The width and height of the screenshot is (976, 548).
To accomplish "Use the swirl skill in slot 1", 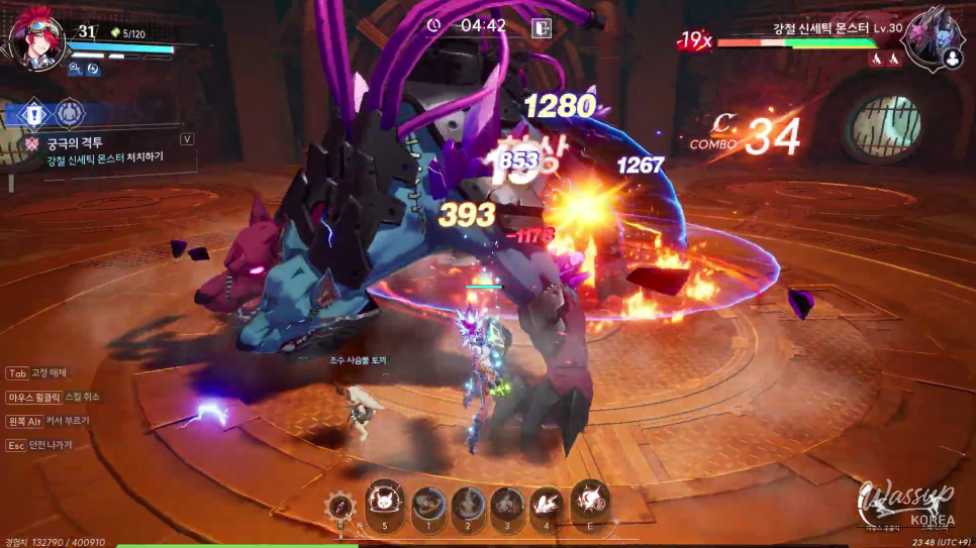I will point(428,504).
